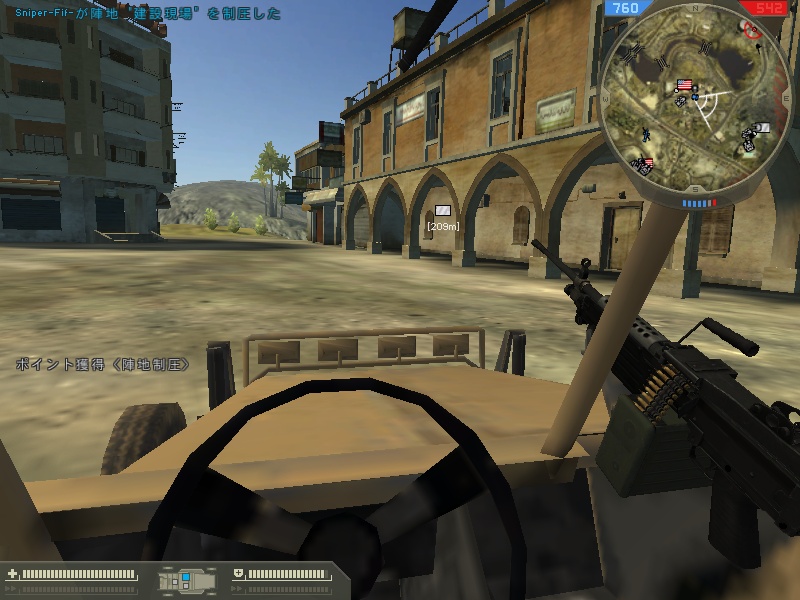Click the blue soldier icon on the minimap

click(647, 133)
